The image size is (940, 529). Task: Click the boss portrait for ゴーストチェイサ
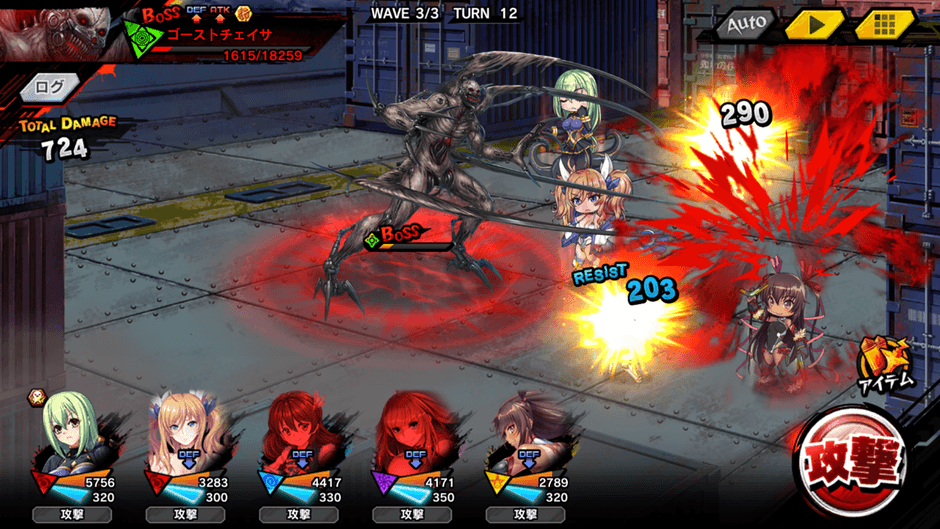(x=55, y=30)
